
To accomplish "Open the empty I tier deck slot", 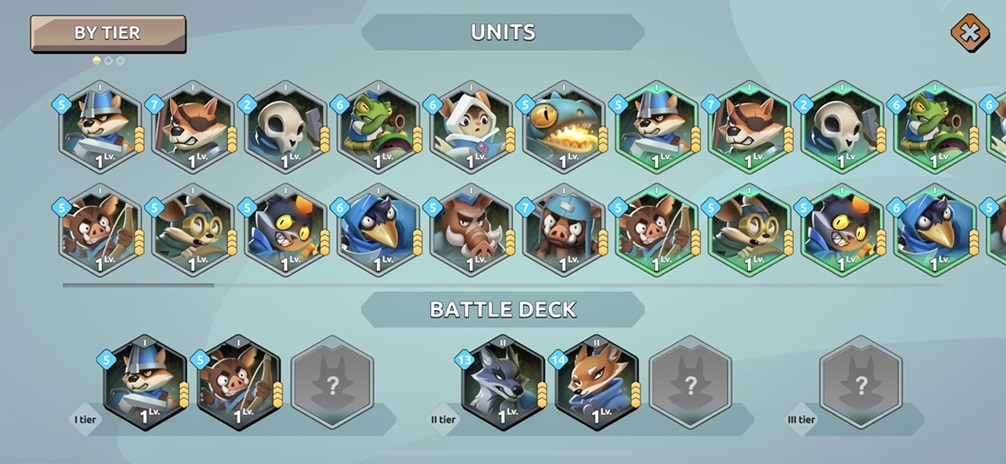I will coord(331,382).
